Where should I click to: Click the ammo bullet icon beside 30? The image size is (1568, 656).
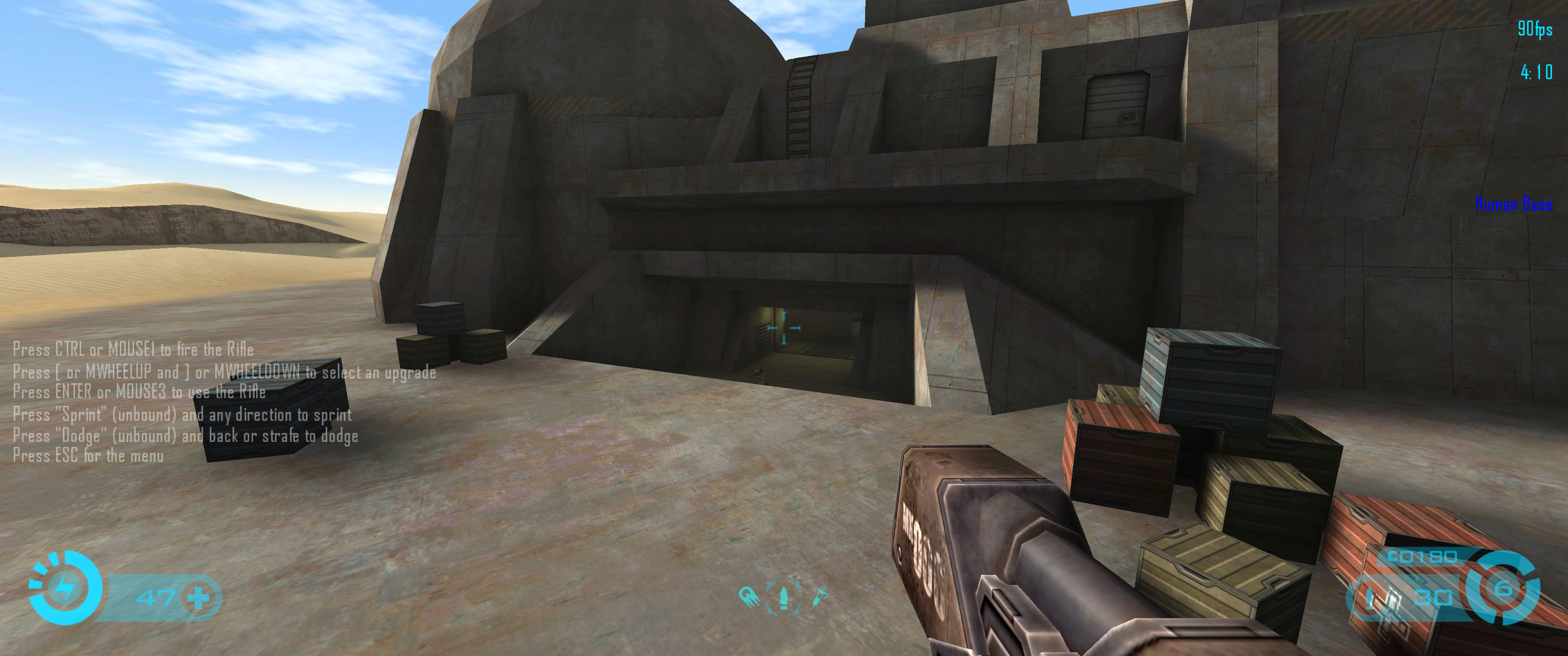click(1370, 598)
